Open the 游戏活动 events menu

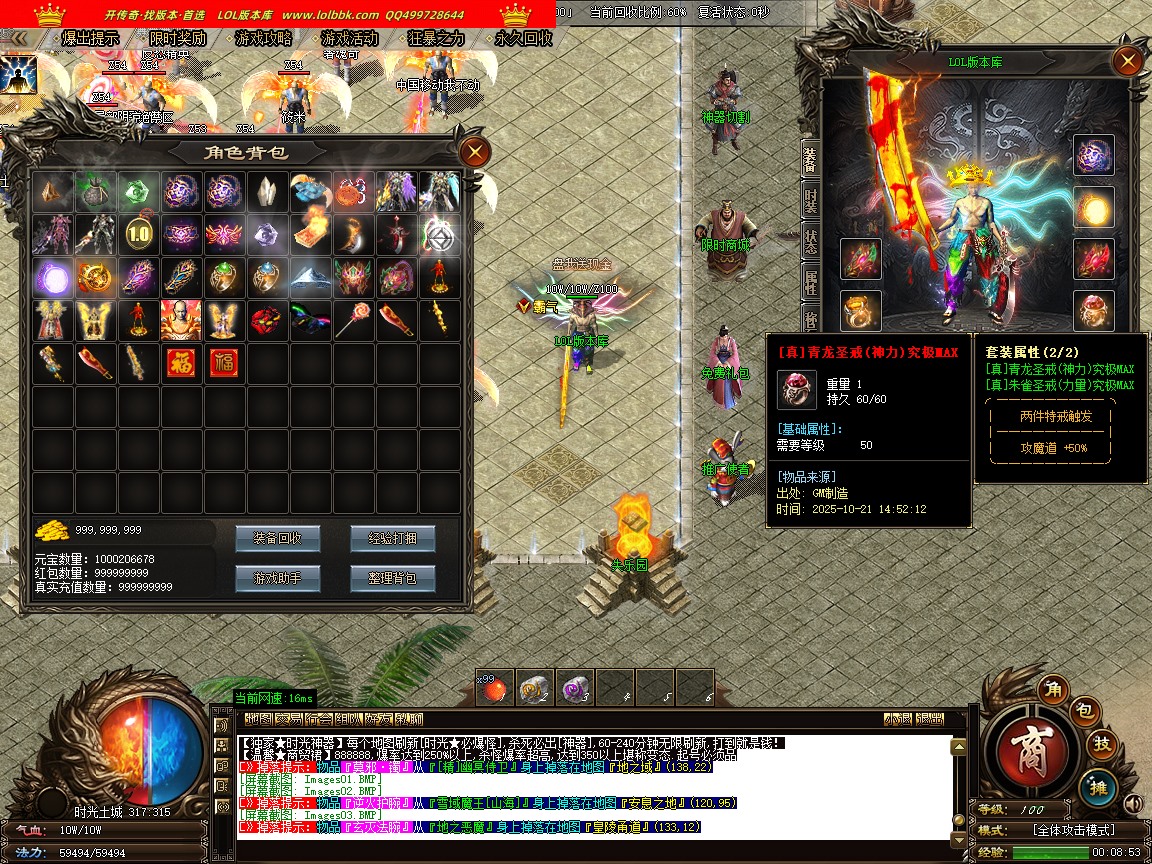click(350, 39)
